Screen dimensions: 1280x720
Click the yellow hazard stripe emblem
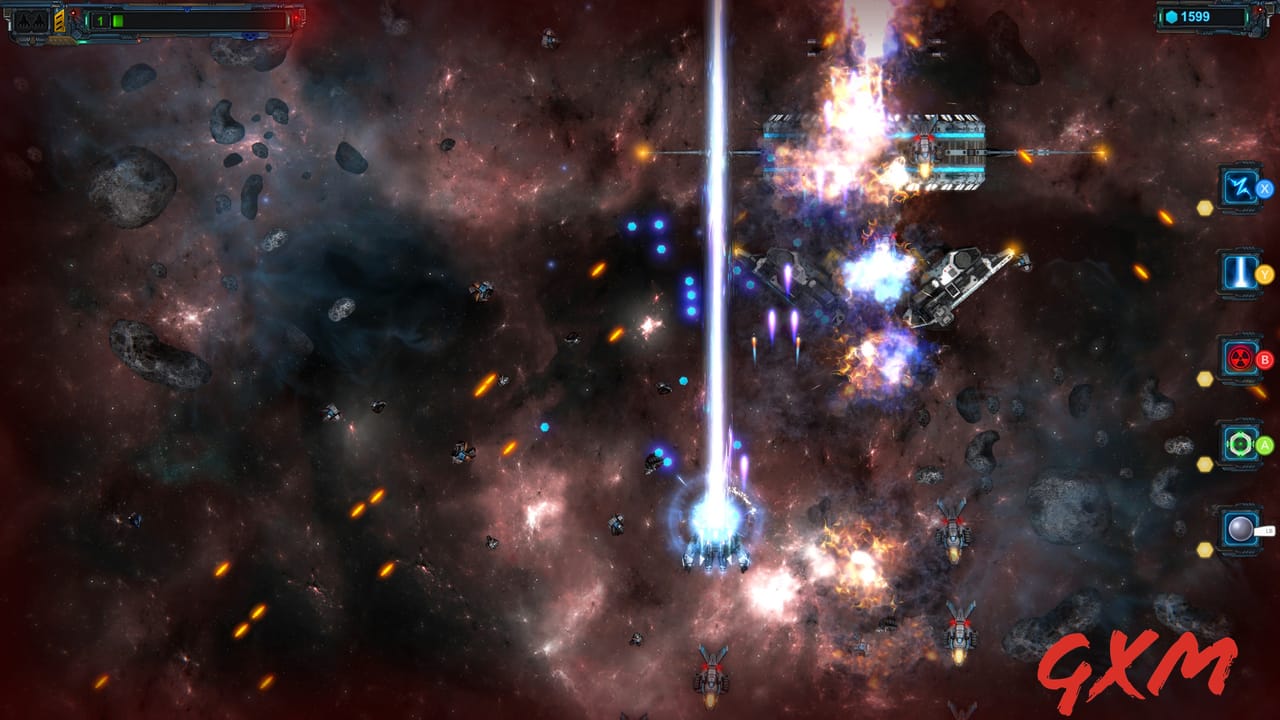58,21
